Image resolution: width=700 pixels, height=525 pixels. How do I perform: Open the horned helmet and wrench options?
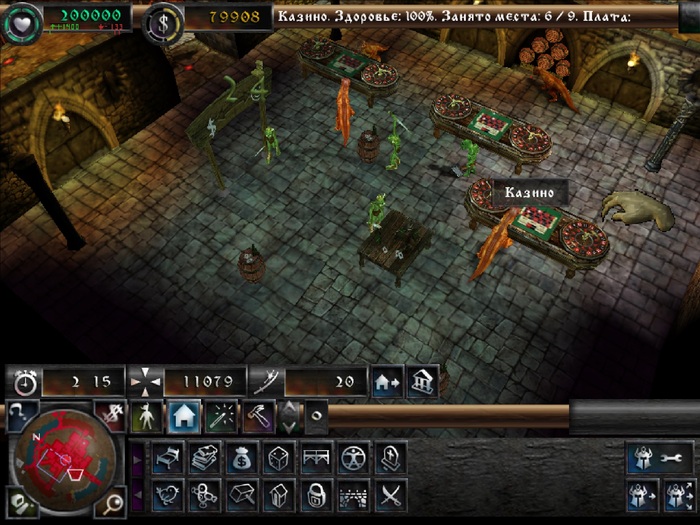(661, 457)
